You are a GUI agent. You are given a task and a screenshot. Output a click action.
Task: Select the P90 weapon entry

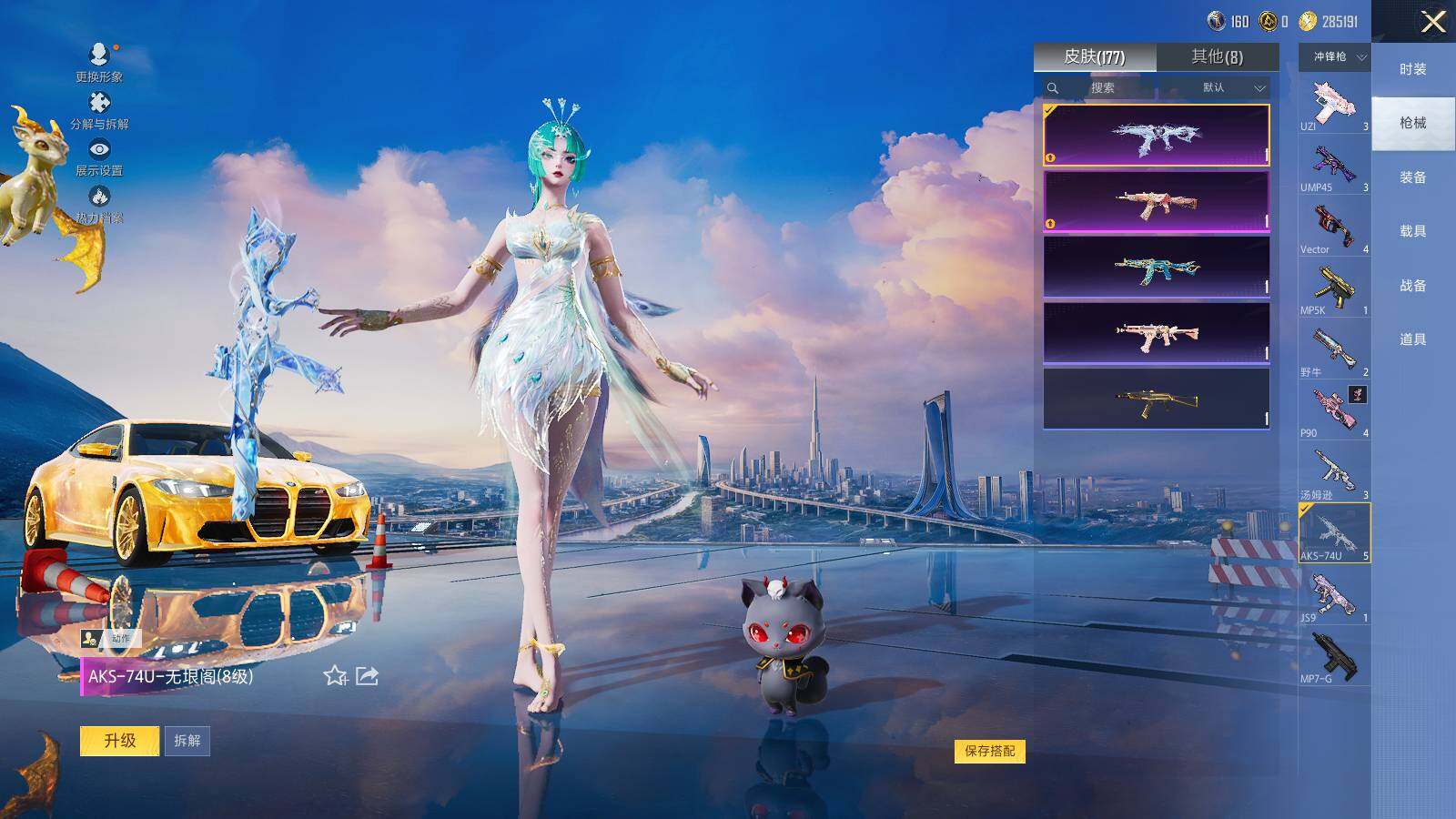(1334, 411)
